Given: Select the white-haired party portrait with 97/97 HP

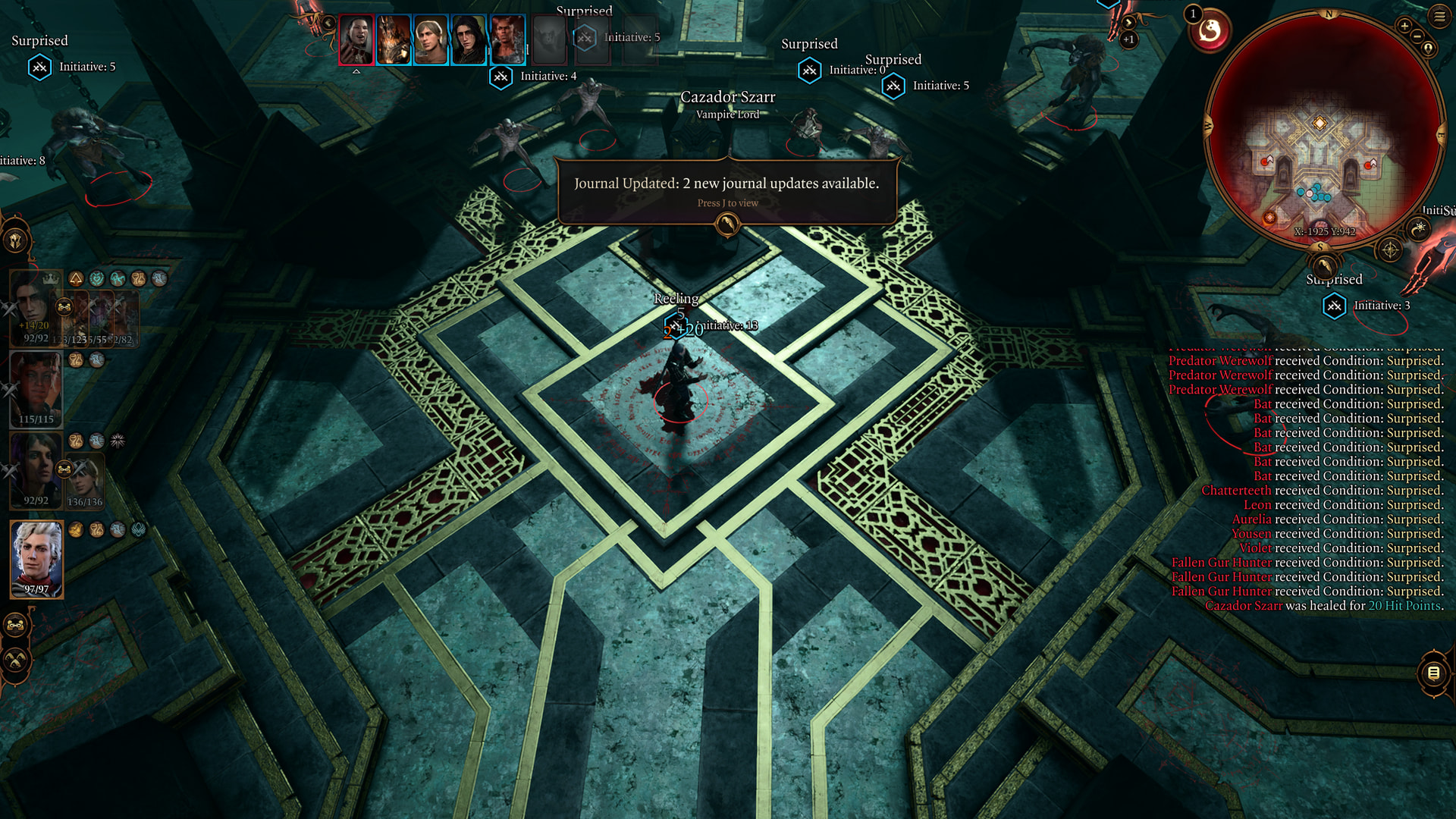Looking at the screenshot, I should (x=36, y=559).
